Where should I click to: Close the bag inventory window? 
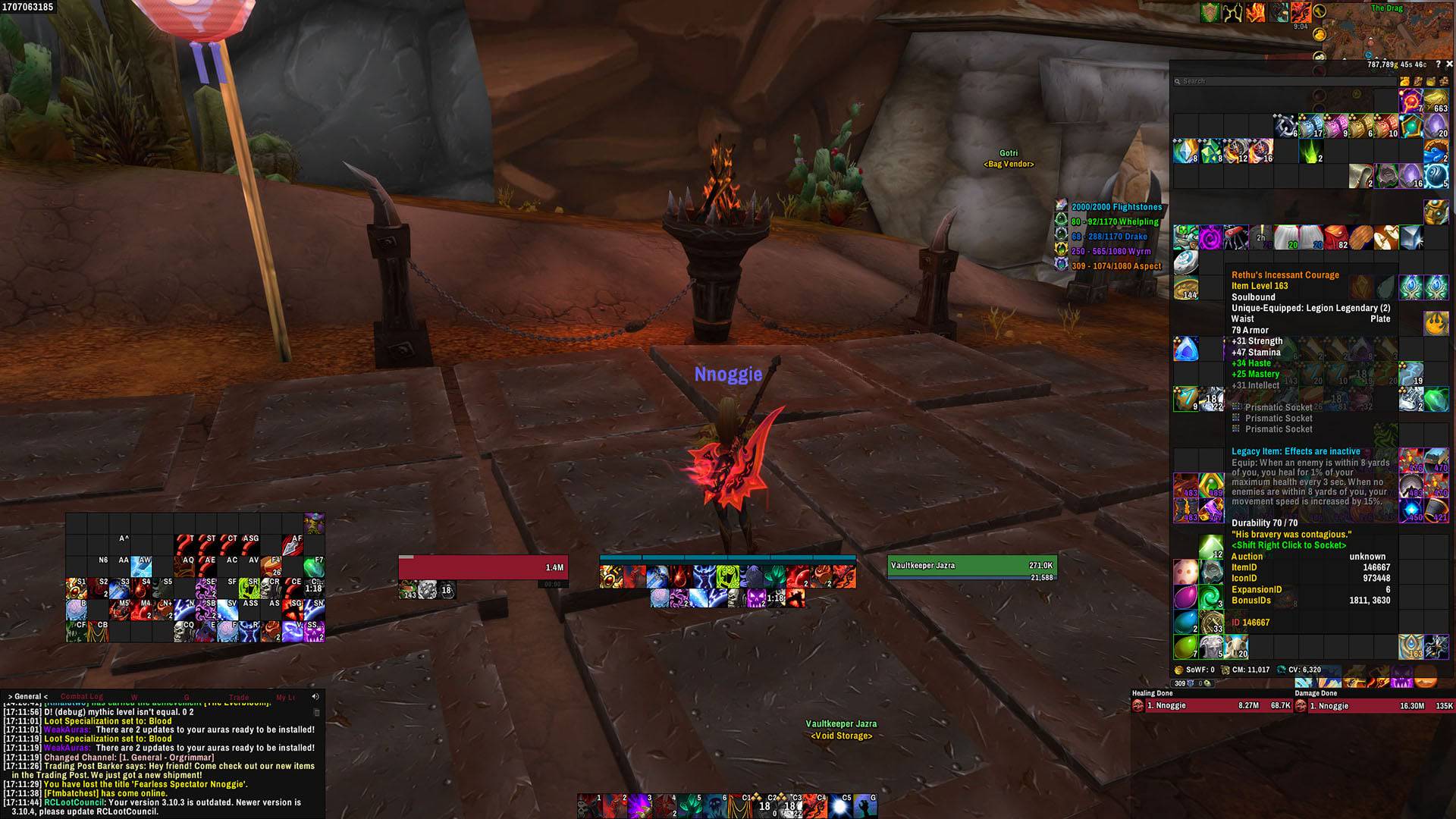[x=1449, y=64]
